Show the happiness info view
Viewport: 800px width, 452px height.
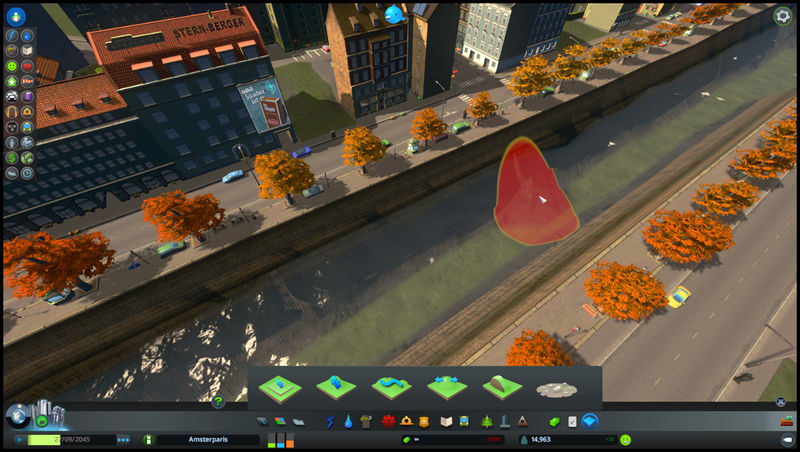(x=12, y=65)
